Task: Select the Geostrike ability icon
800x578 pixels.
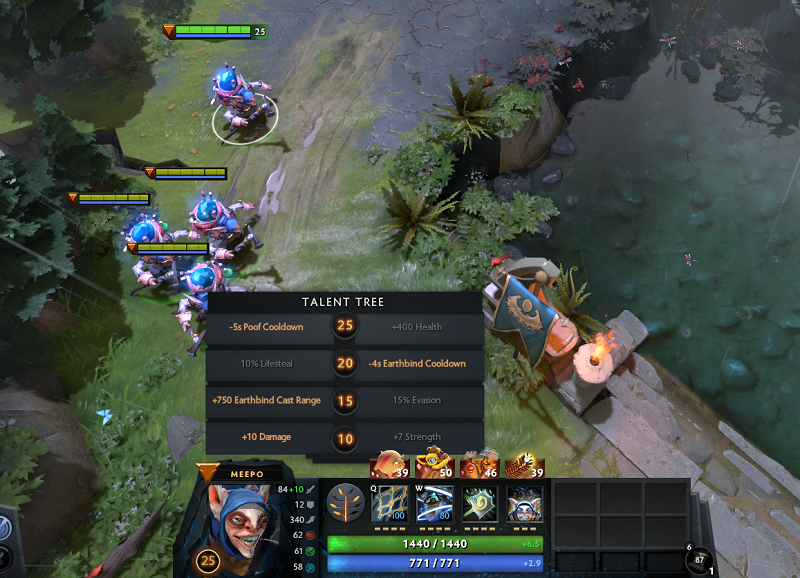Action: click(480, 503)
